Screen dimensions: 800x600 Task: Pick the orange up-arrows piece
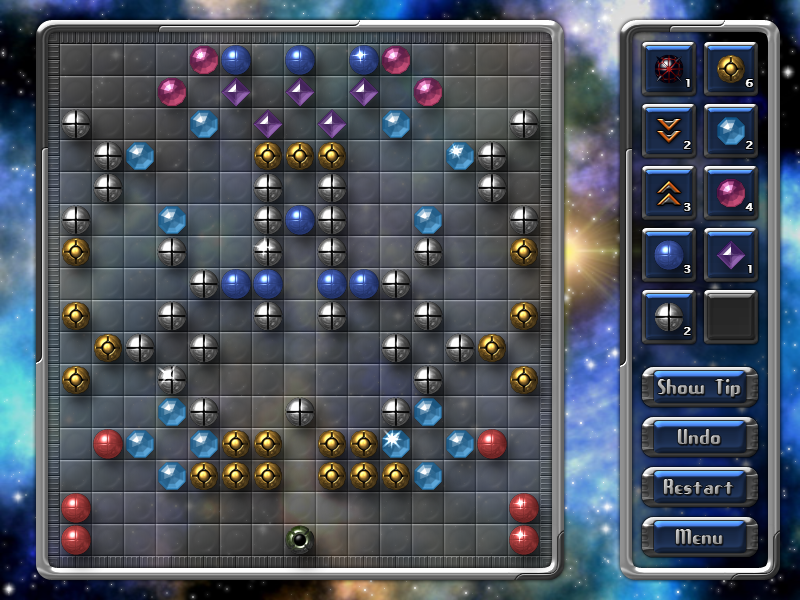[x=668, y=192]
